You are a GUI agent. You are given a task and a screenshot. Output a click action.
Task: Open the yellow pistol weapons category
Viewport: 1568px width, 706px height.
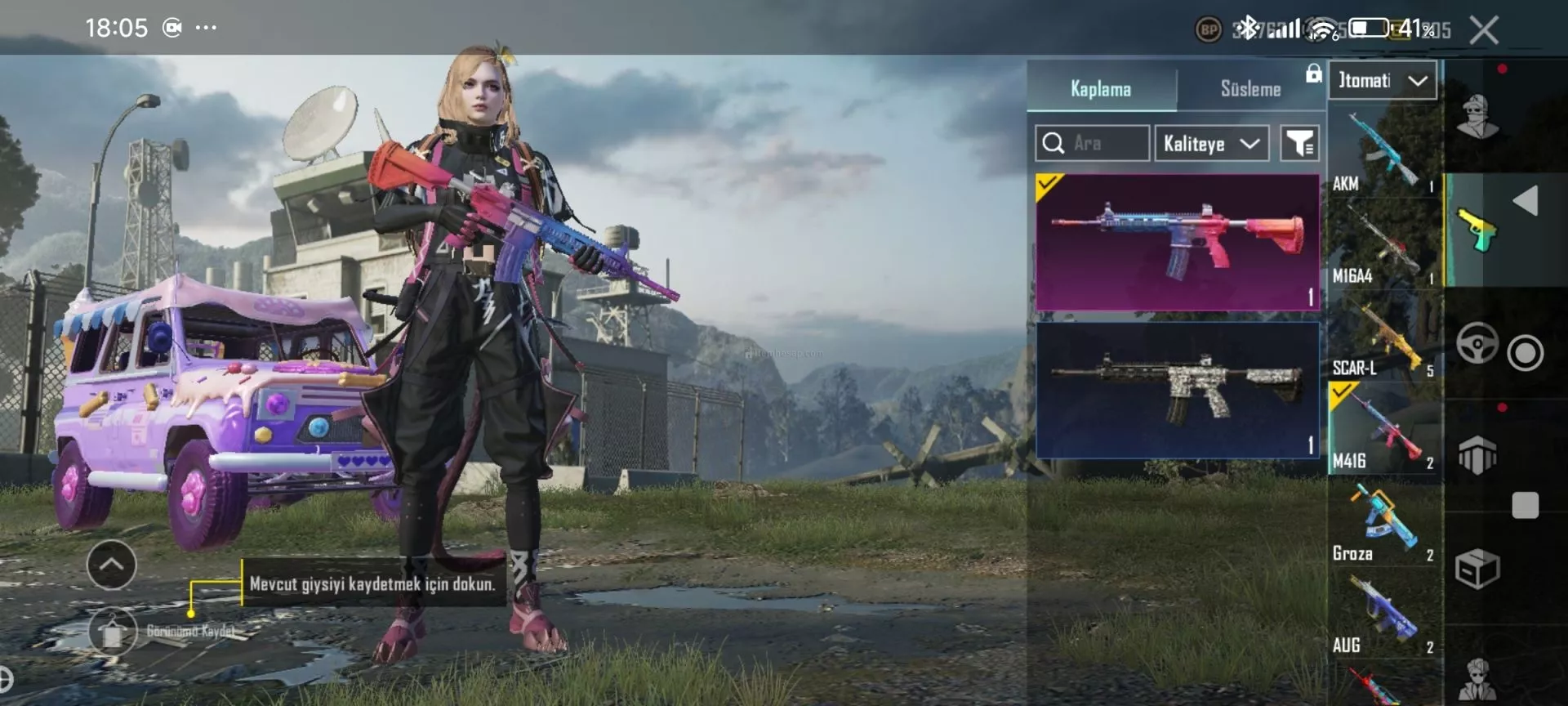(x=1477, y=230)
